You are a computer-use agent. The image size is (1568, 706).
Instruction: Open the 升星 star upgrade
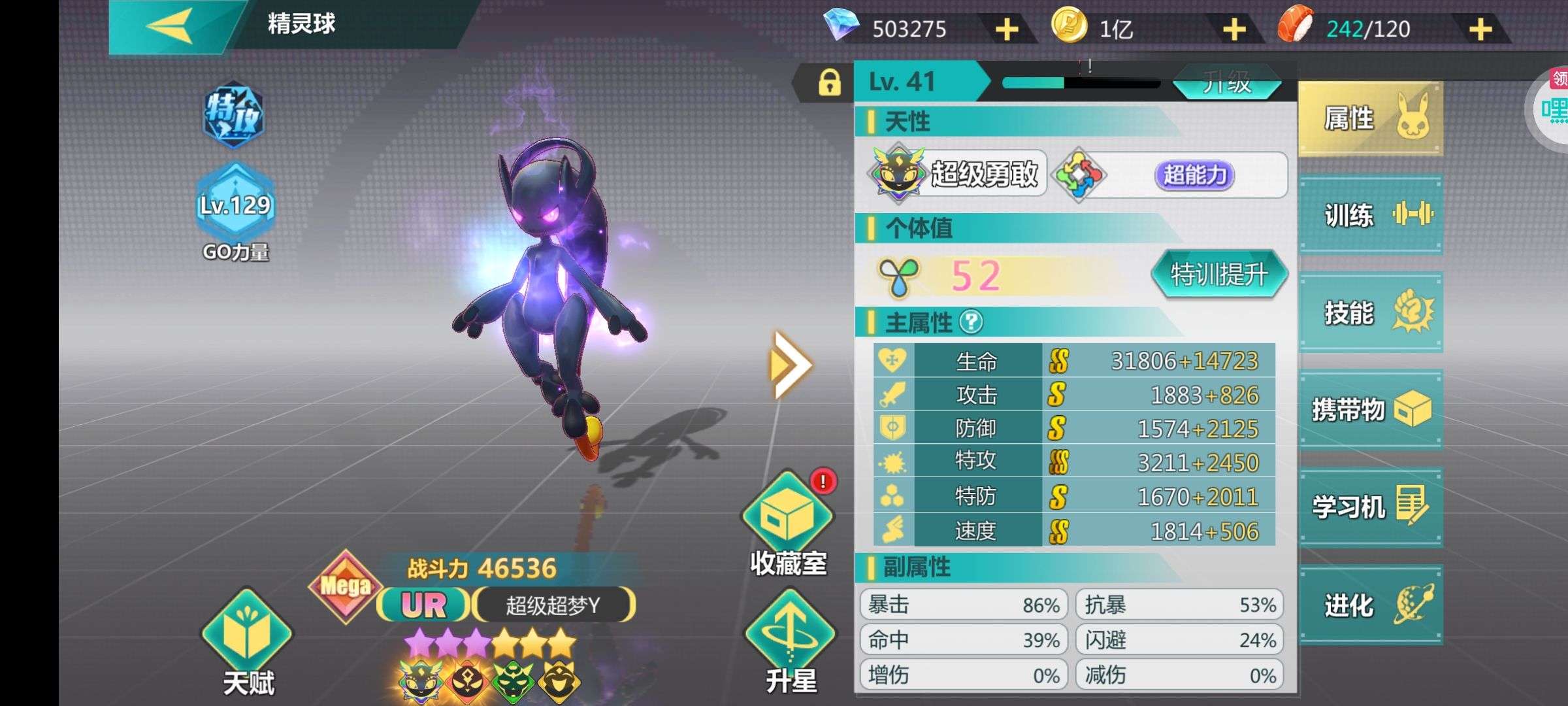[791, 641]
